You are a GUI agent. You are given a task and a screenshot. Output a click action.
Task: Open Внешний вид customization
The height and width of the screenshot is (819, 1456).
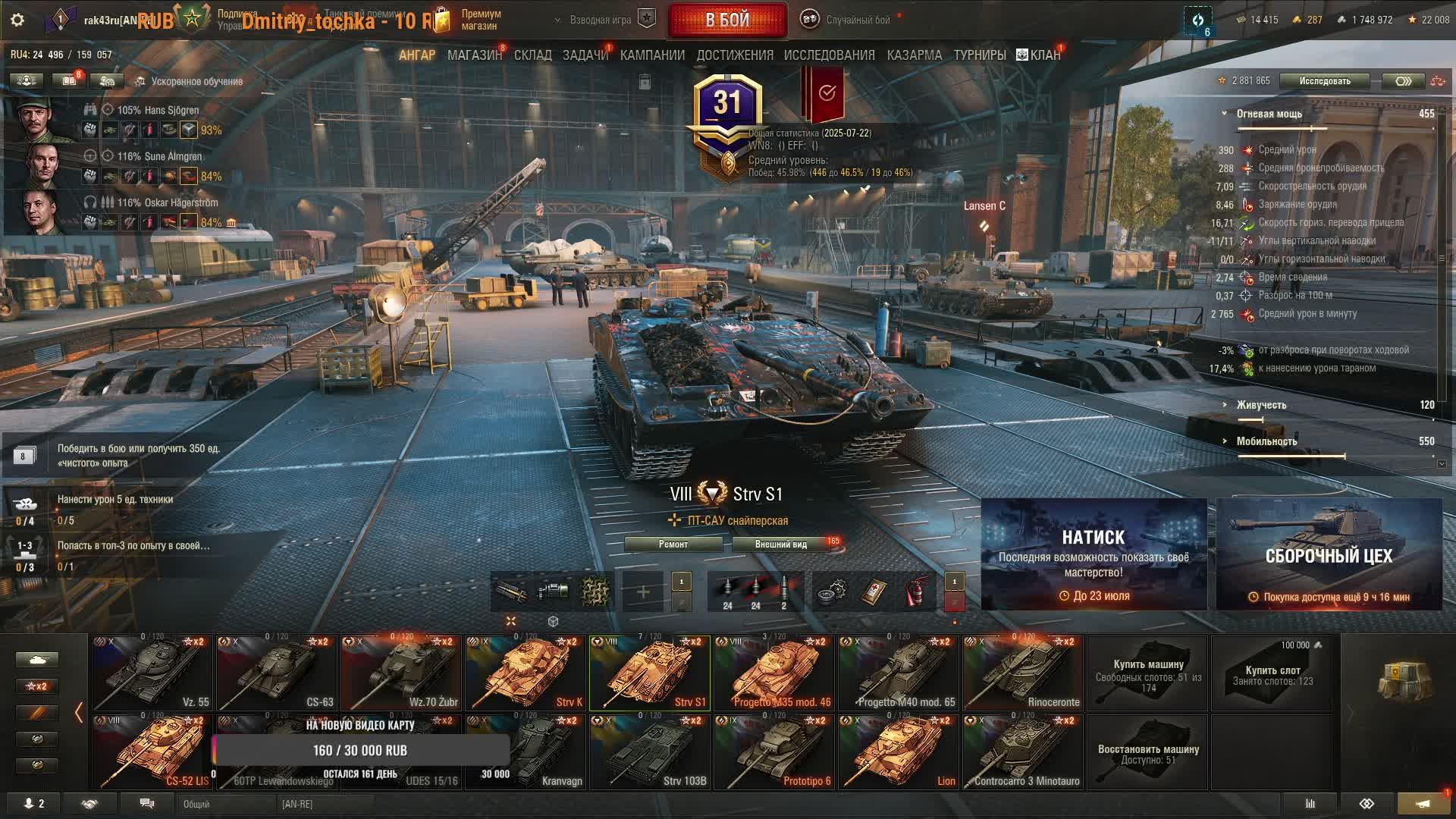tap(780, 544)
